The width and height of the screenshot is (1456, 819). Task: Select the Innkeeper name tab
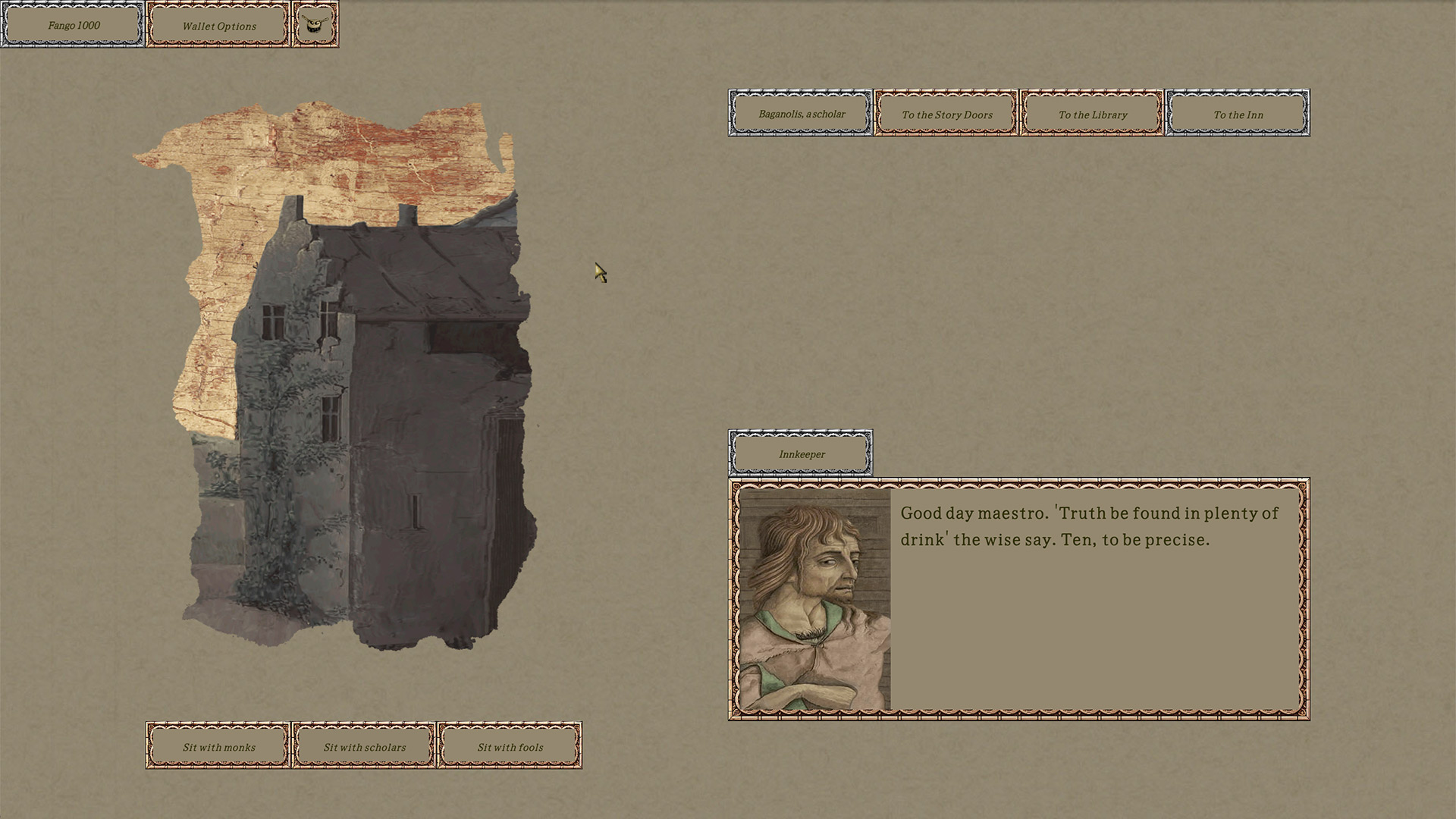point(801,453)
